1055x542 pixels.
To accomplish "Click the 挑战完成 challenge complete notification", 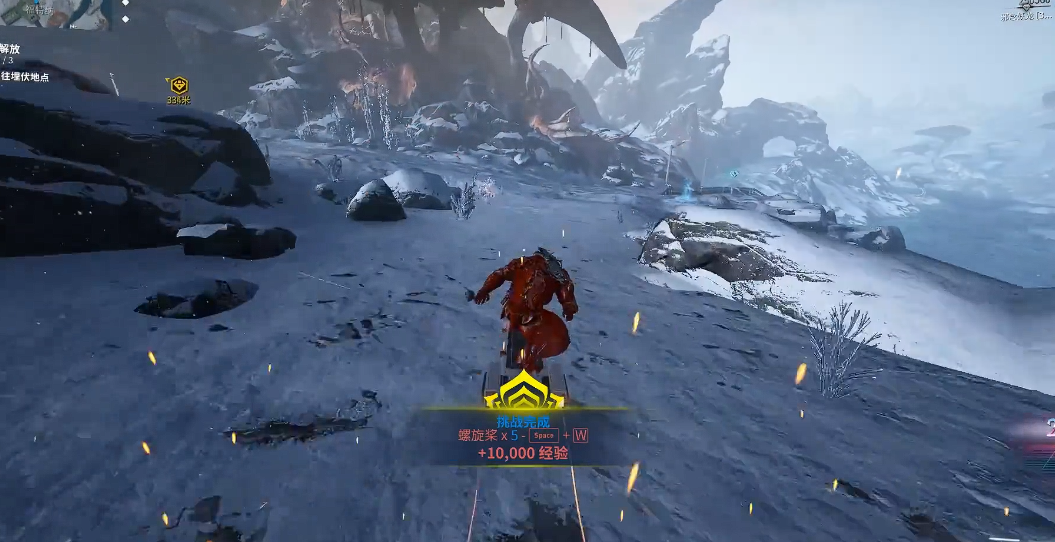I will tap(523, 423).
